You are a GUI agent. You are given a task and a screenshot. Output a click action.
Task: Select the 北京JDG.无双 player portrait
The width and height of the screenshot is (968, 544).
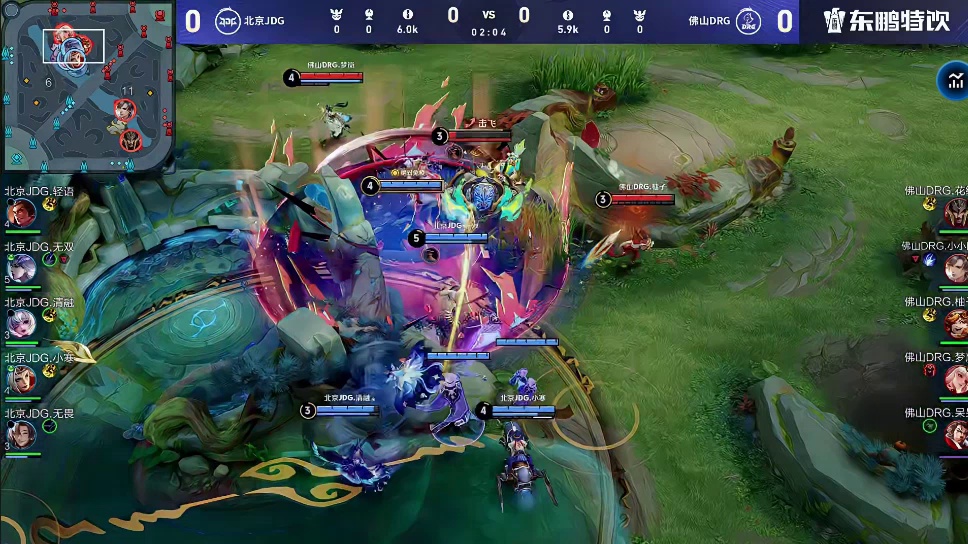pos(22,267)
